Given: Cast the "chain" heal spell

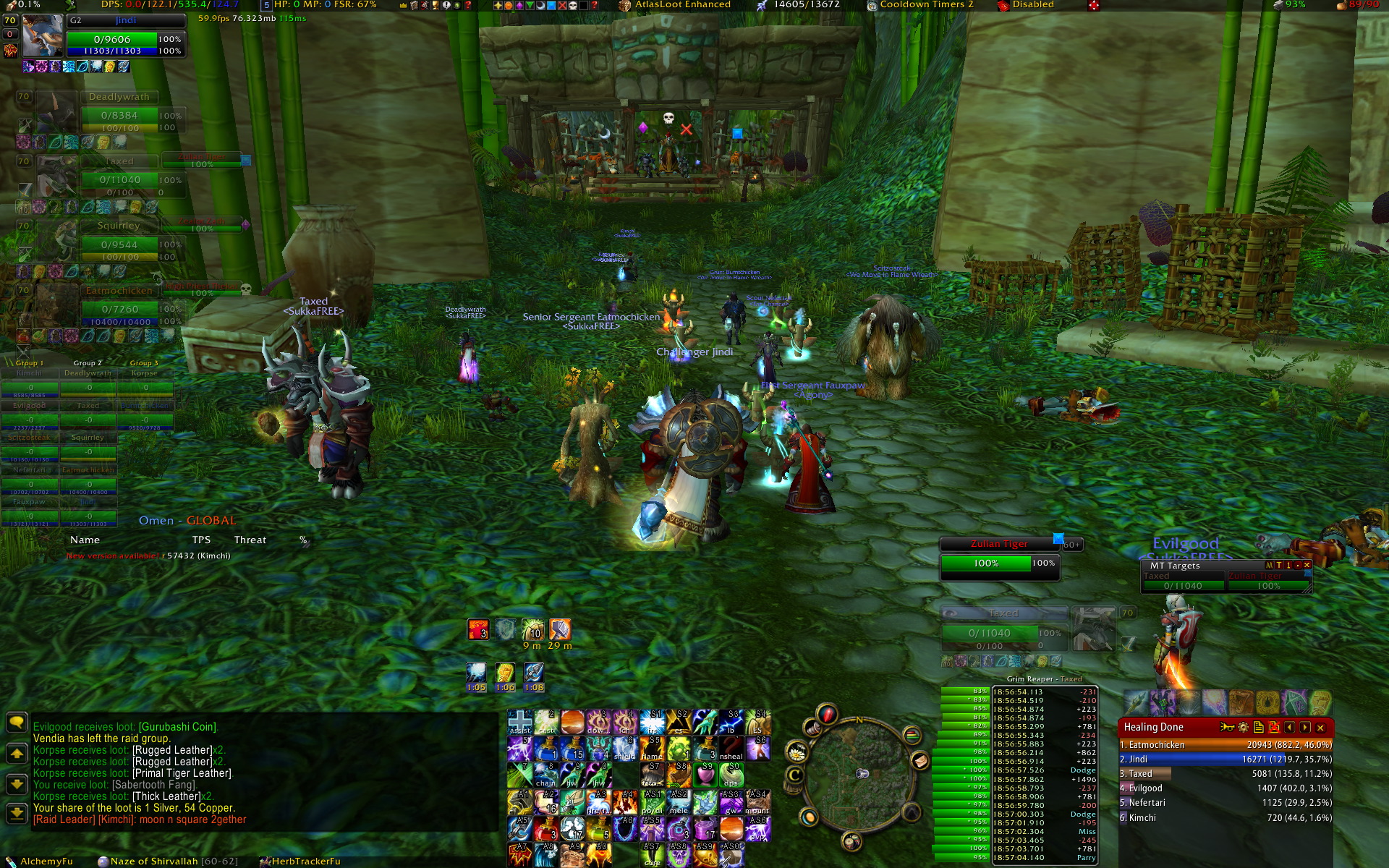Looking at the screenshot, I should [546, 775].
